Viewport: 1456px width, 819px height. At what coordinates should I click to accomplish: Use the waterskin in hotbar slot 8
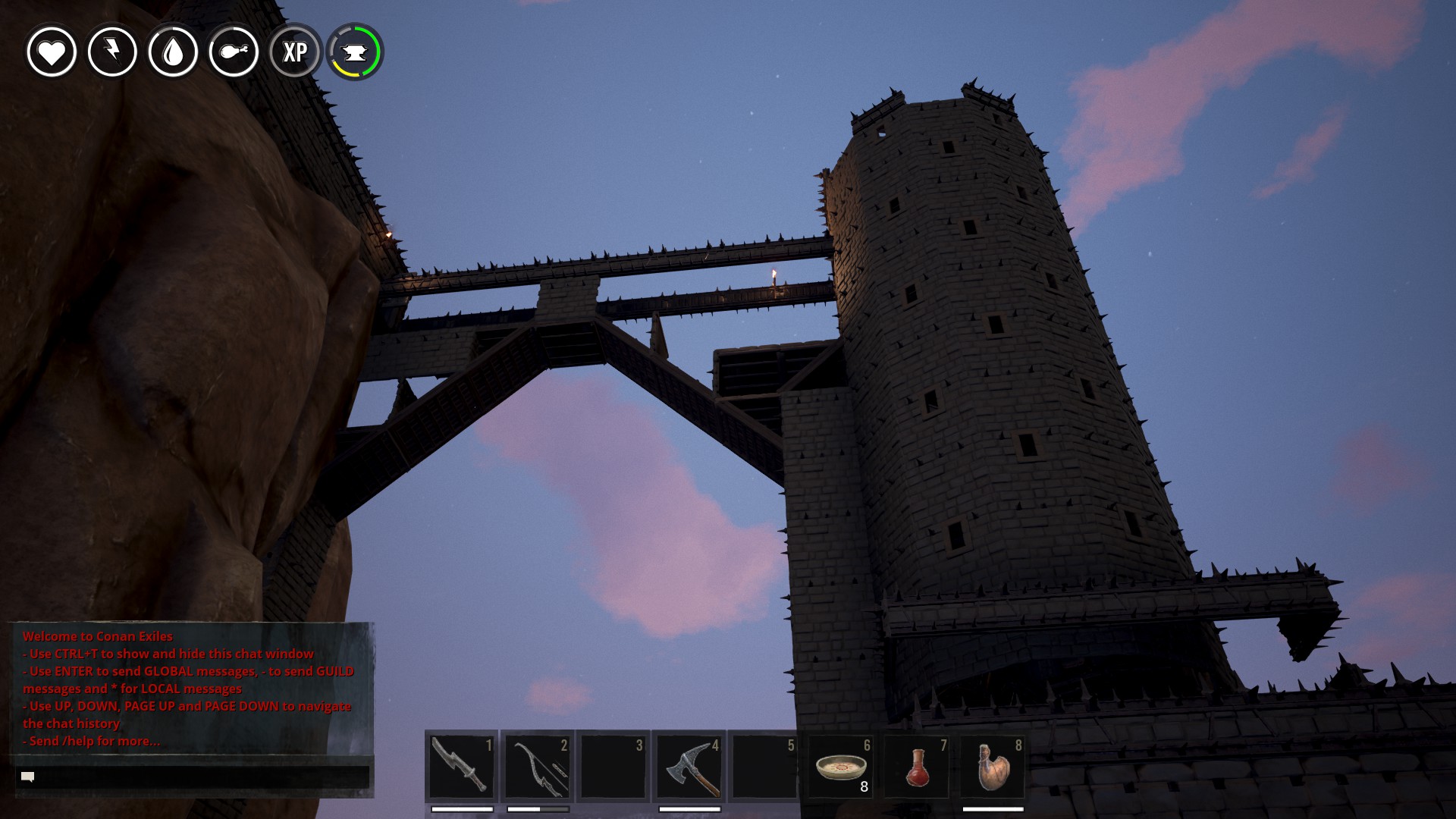992,766
